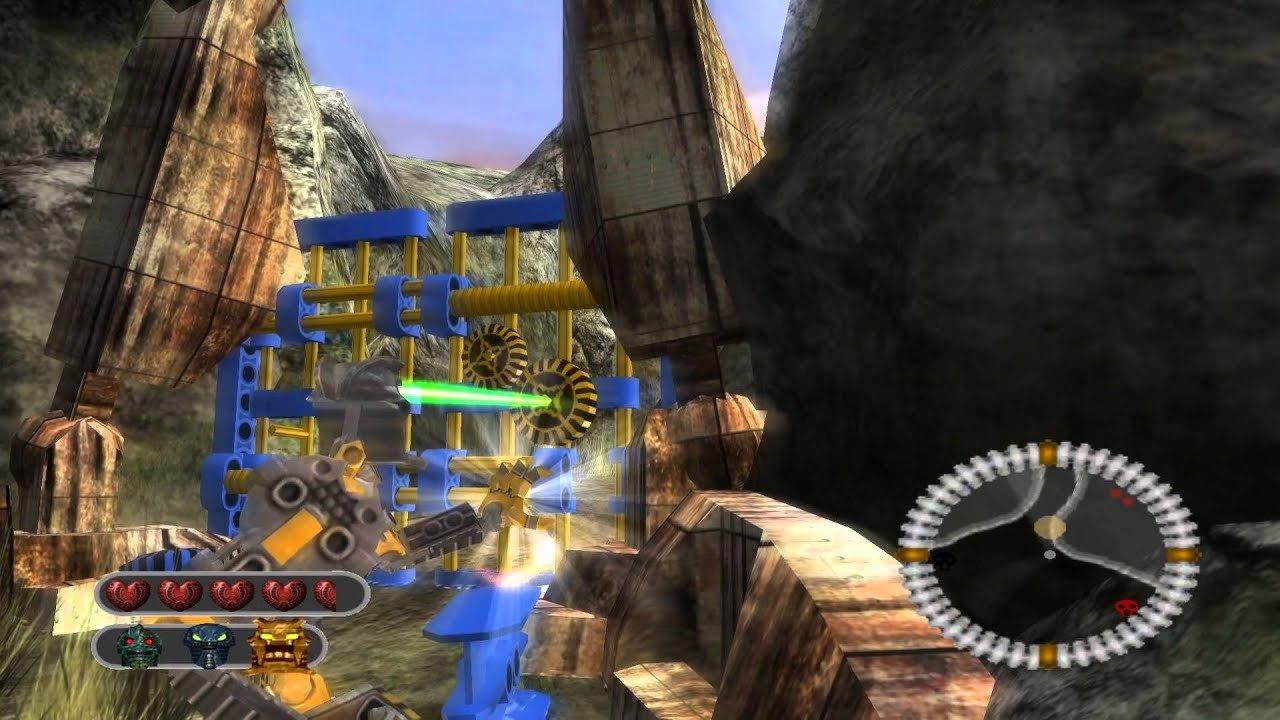Click the upper red skull enemy marker on the minimap
Viewport: 1280px width, 720px height.
coord(1122,498)
